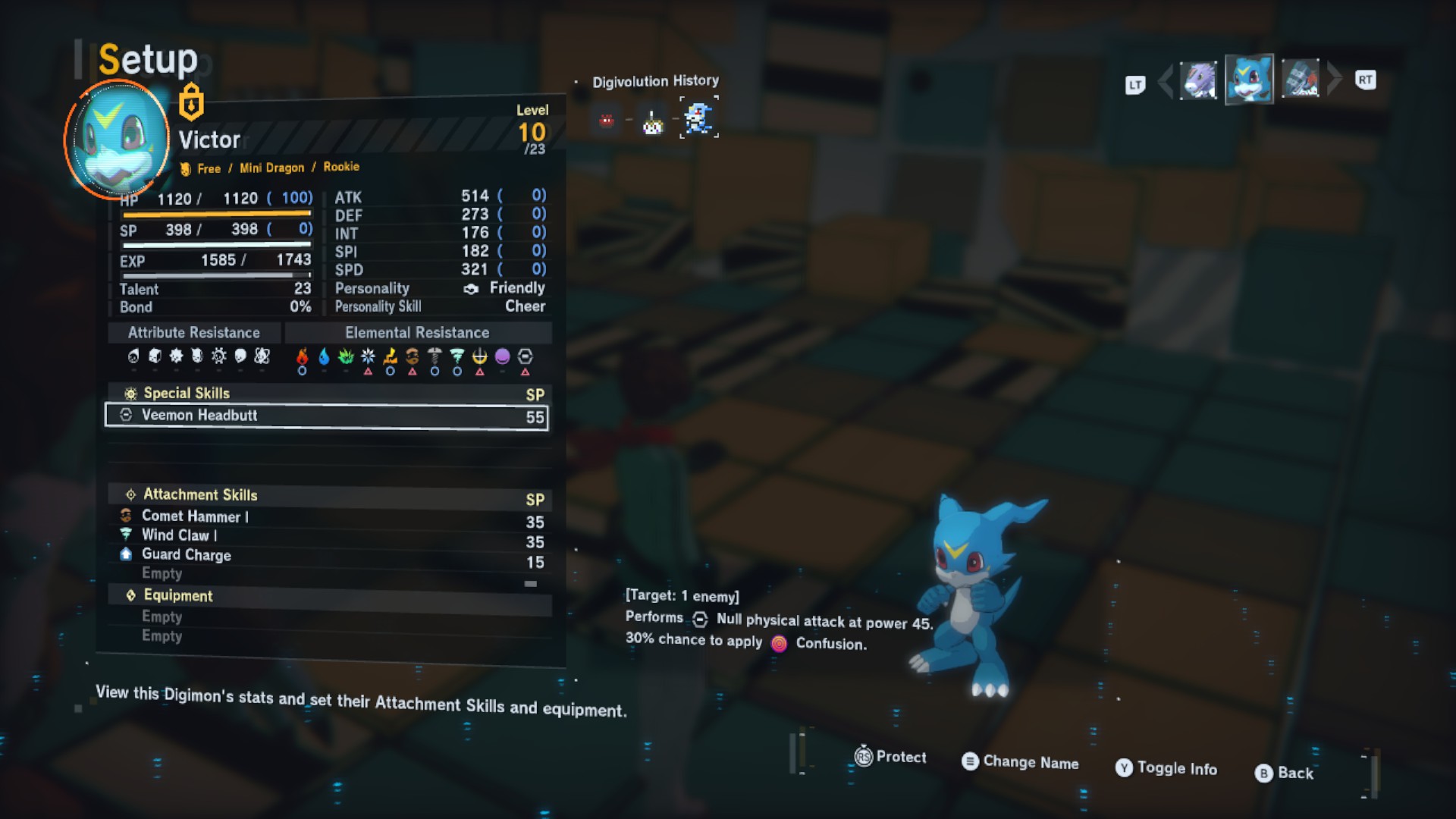Screen dimensions: 1456x819
Task: Click the left arrow beside party portraits
Action: pyautogui.click(x=1166, y=80)
